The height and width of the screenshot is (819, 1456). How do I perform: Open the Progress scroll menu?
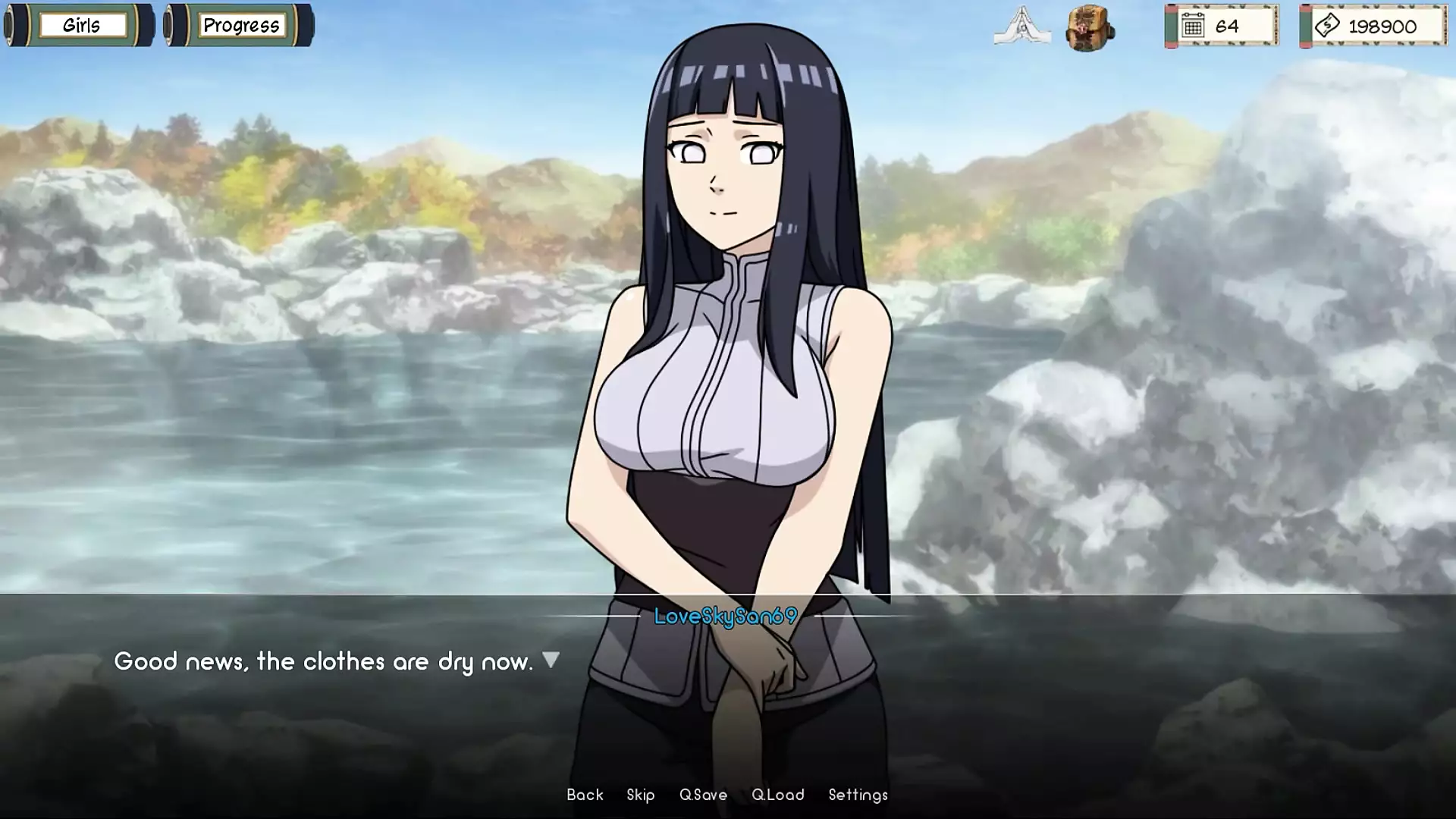(x=240, y=26)
